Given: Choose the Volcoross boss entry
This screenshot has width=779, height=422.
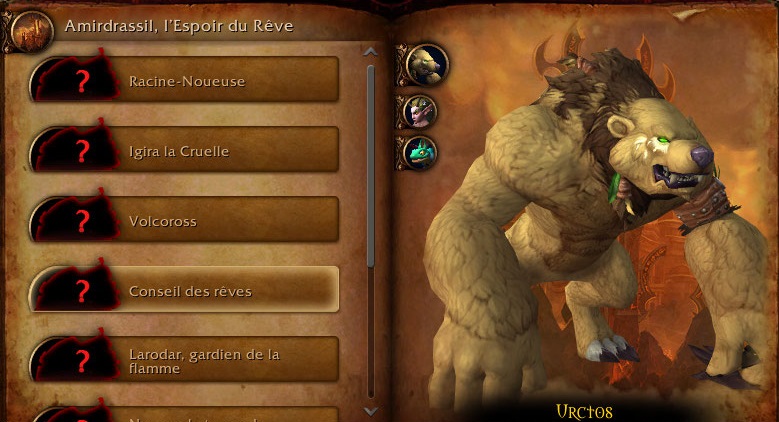Looking at the screenshot, I should [186, 221].
